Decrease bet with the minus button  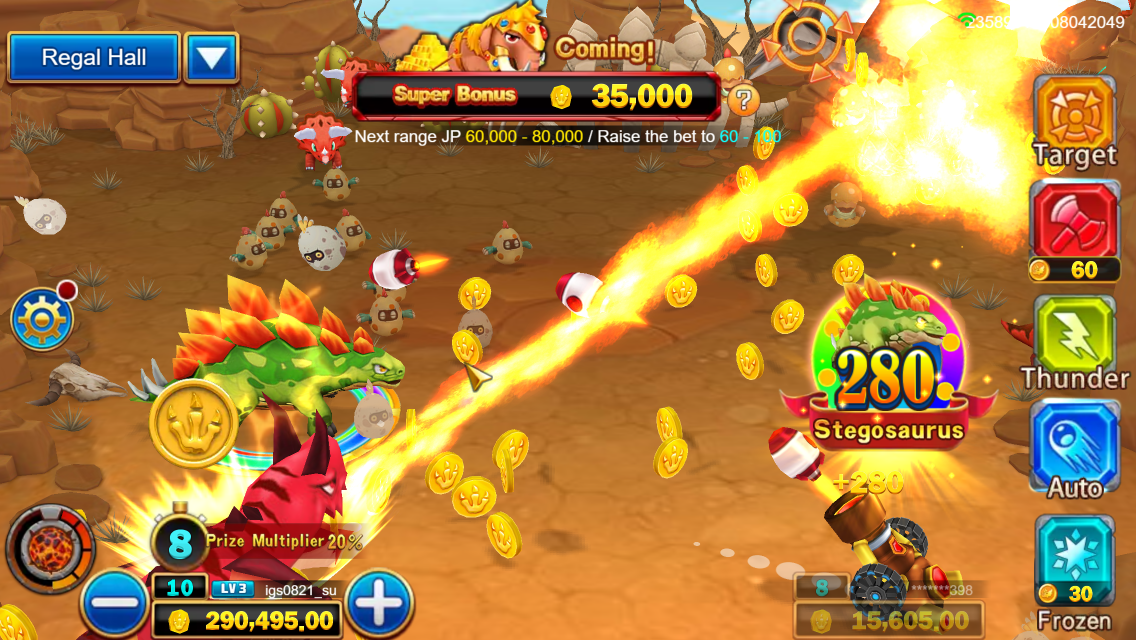[114, 604]
